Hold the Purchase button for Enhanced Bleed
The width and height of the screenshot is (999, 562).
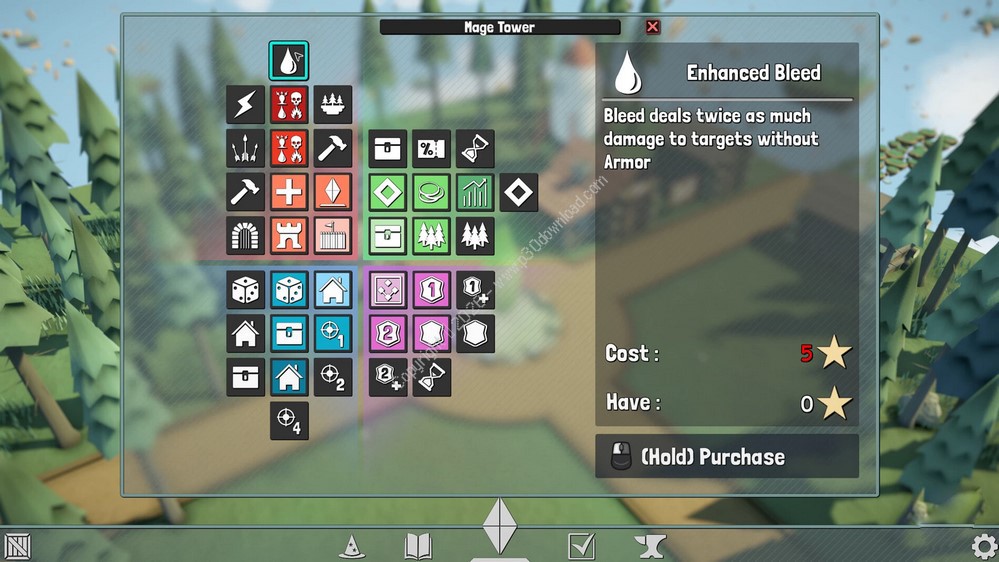tap(727, 457)
